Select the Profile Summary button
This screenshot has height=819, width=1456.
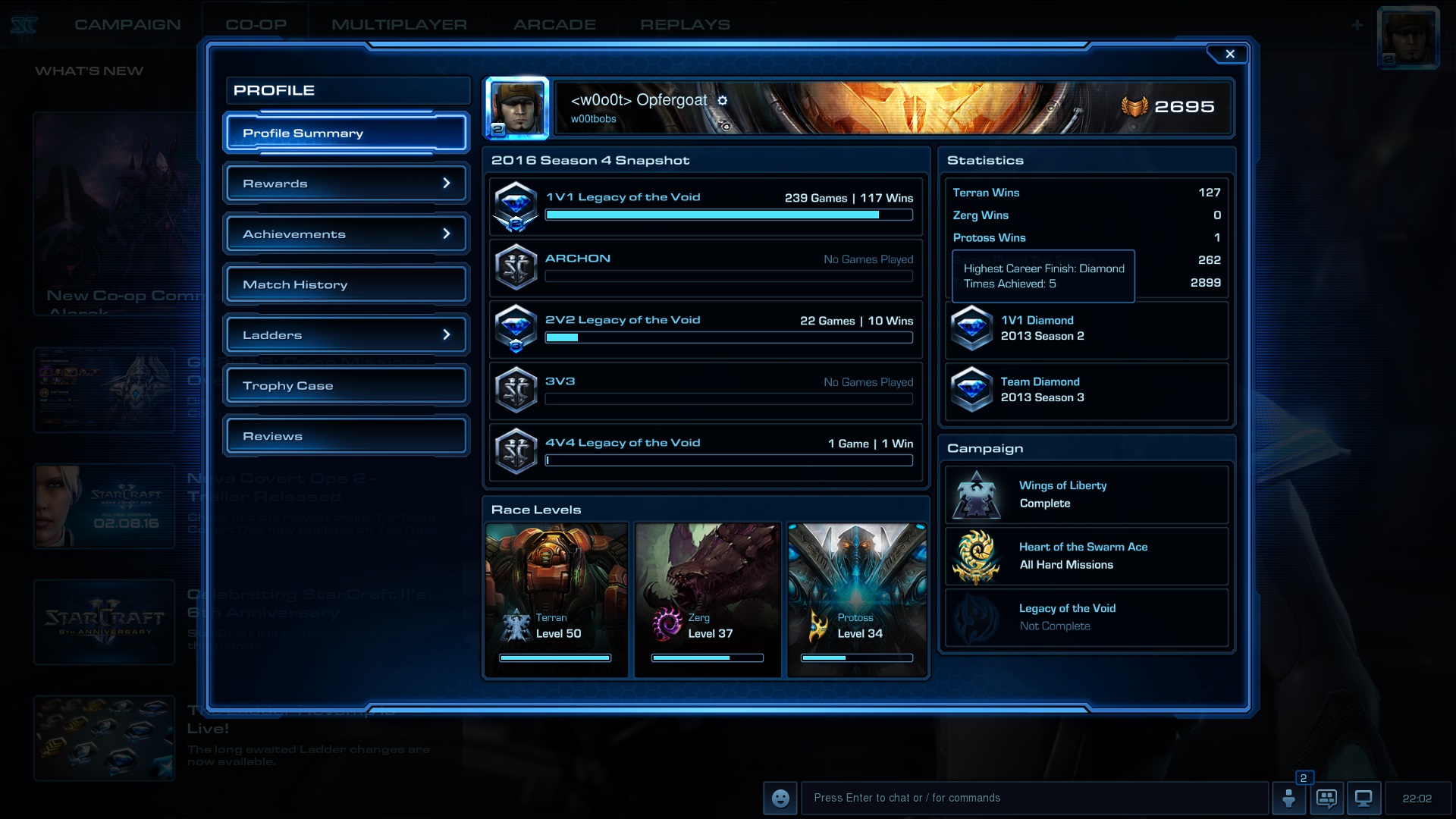click(345, 133)
